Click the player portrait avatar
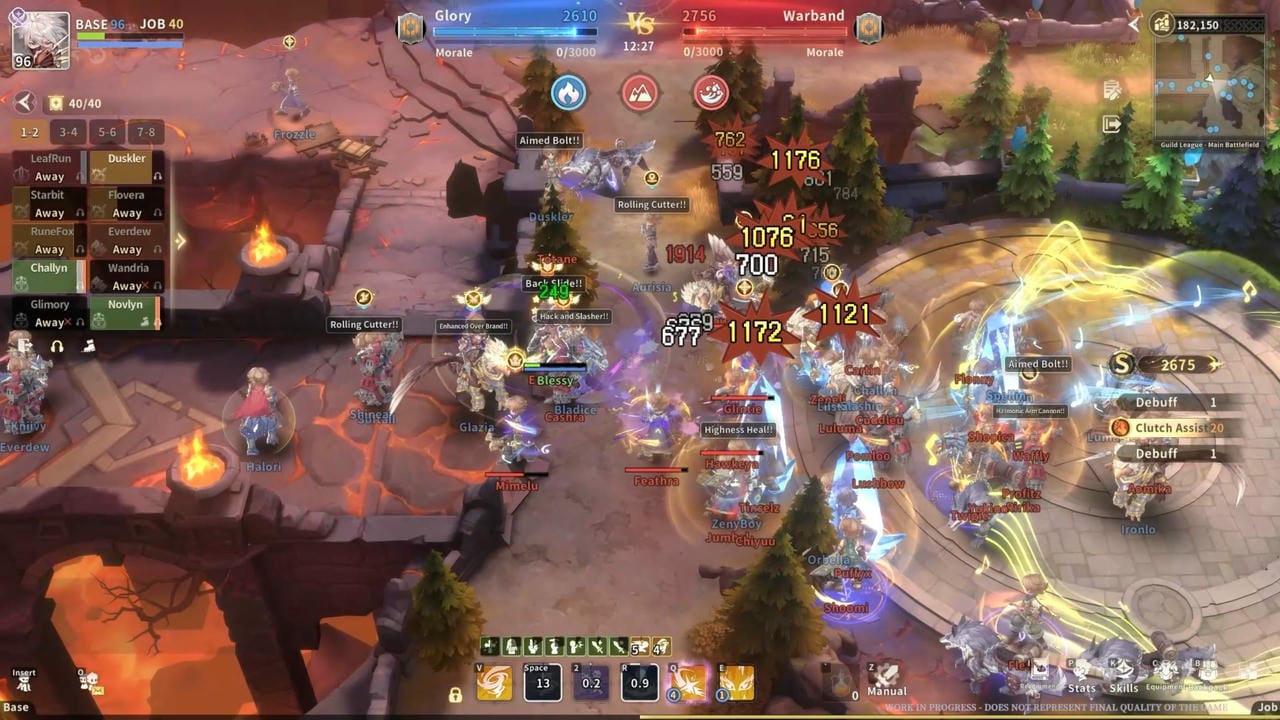This screenshot has width=1280, height=720. point(41,40)
